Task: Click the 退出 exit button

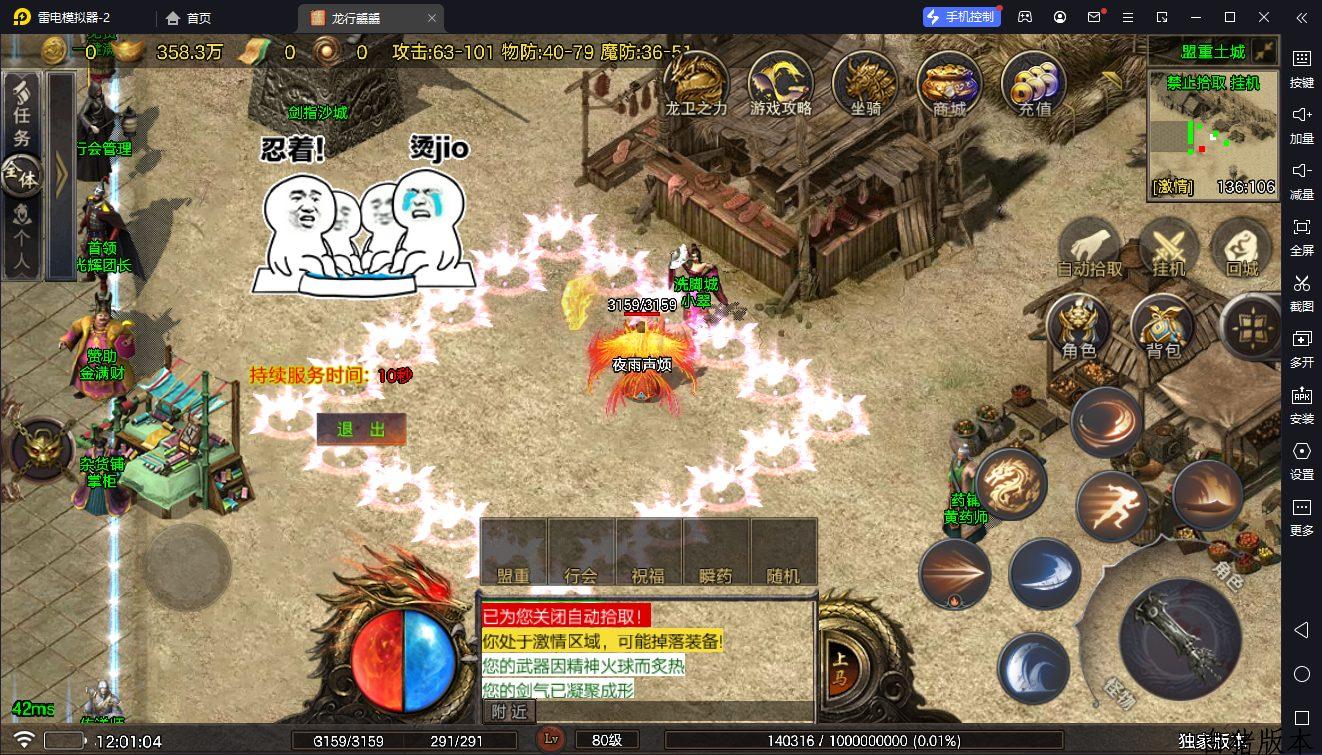Action: (361, 429)
